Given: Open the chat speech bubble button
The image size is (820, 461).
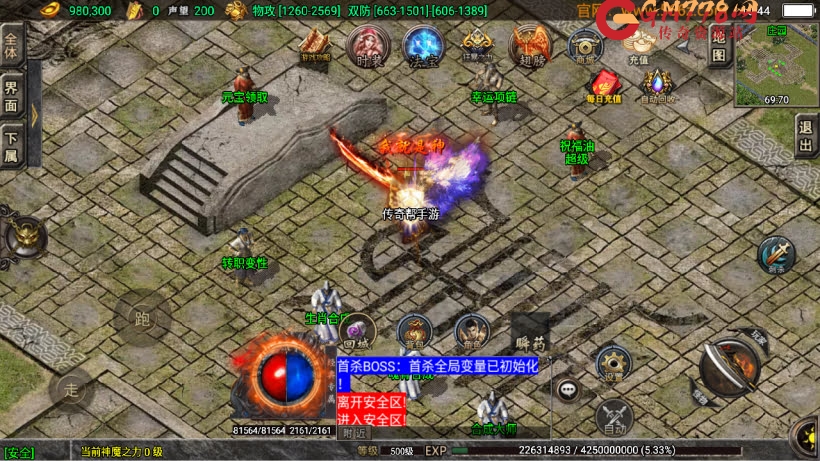Looking at the screenshot, I should point(569,388).
